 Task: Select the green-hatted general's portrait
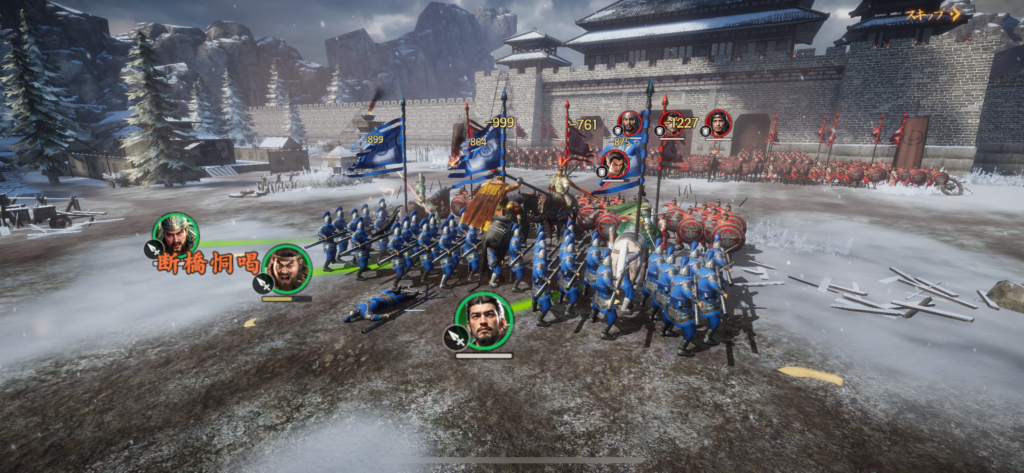pyautogui.click(x=176, y=236)
